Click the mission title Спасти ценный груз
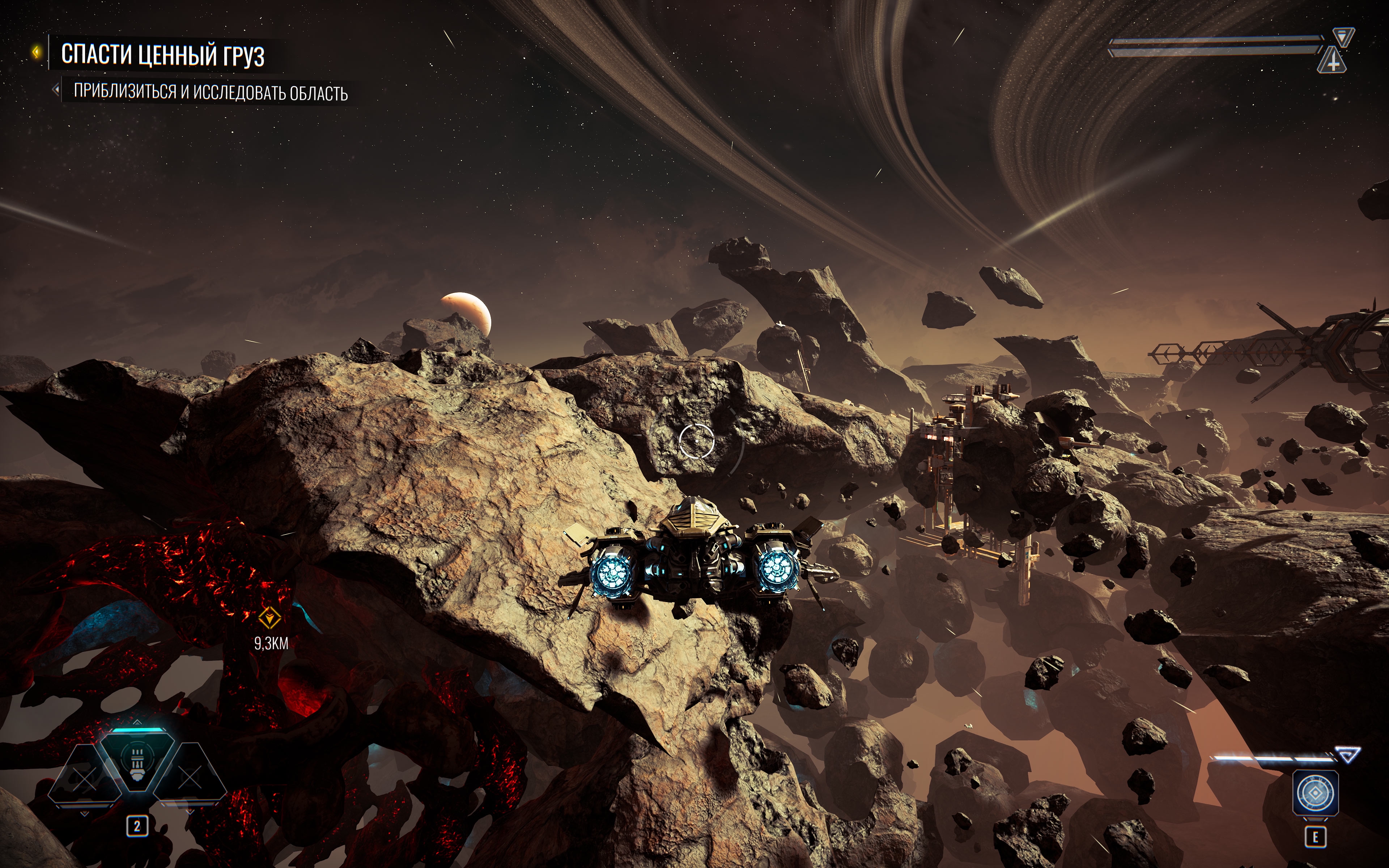 163,55
